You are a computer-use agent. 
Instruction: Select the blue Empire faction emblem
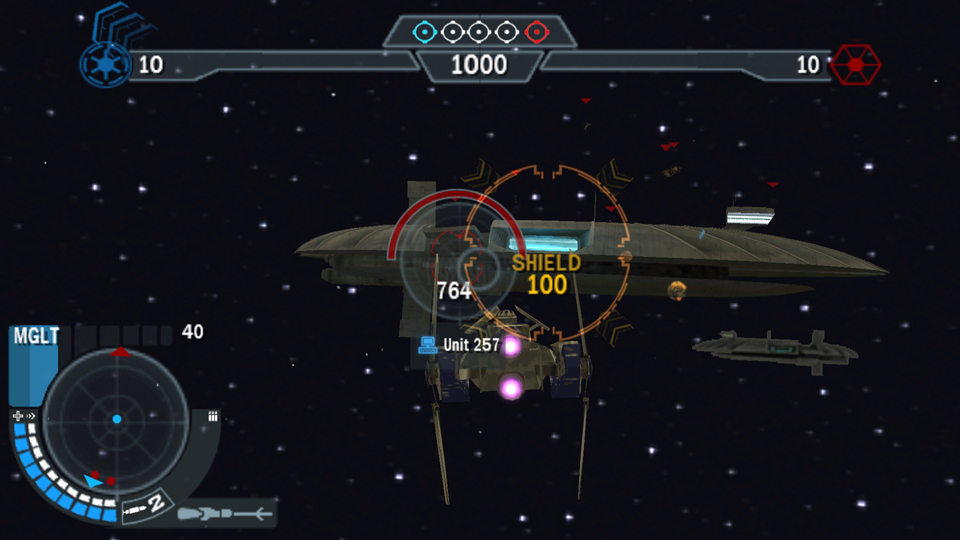pyautogui.click(x=104, y=65)
